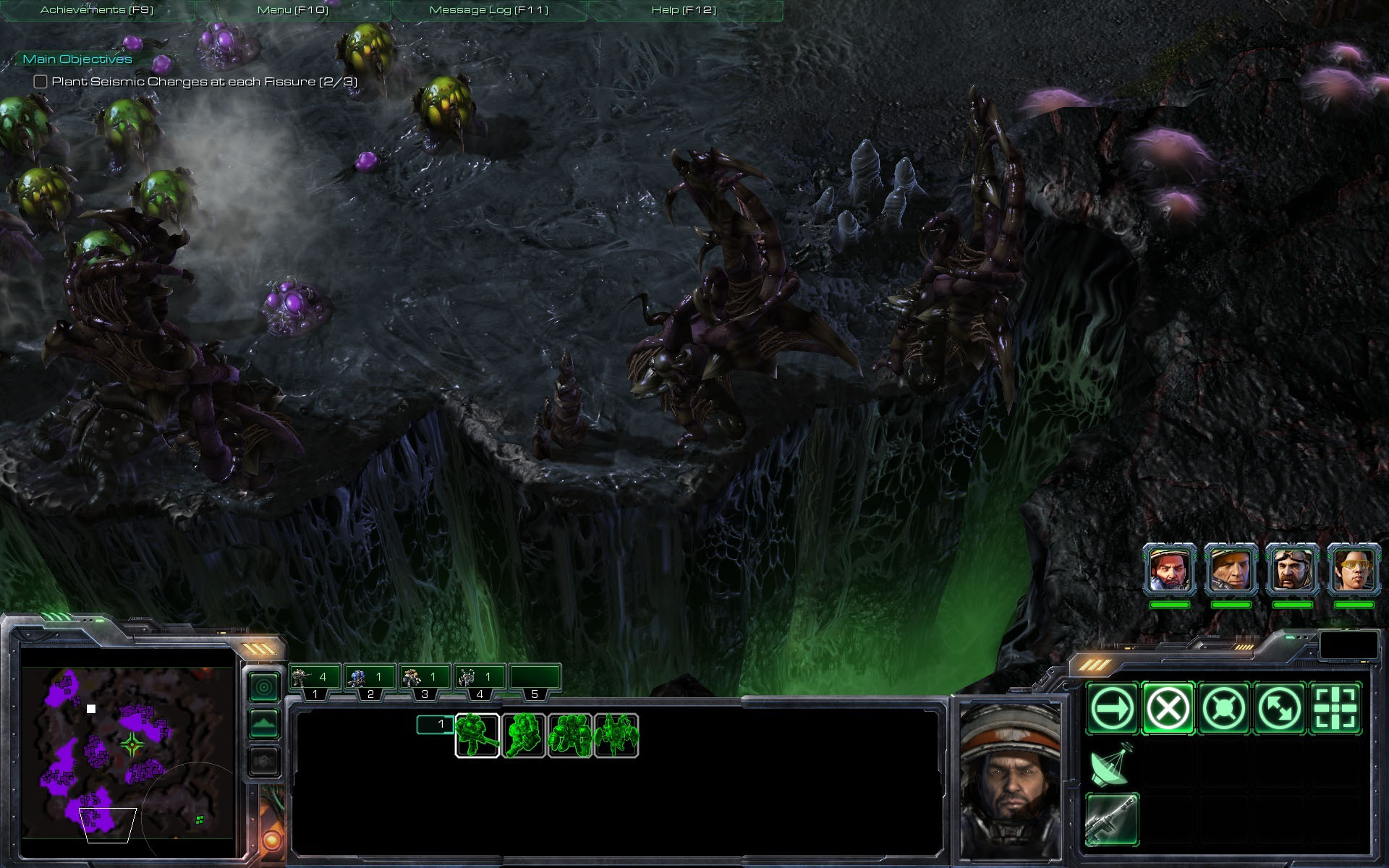Click the minimap
The height and width of the screenshot is (868, 1389).
point(127,751)
